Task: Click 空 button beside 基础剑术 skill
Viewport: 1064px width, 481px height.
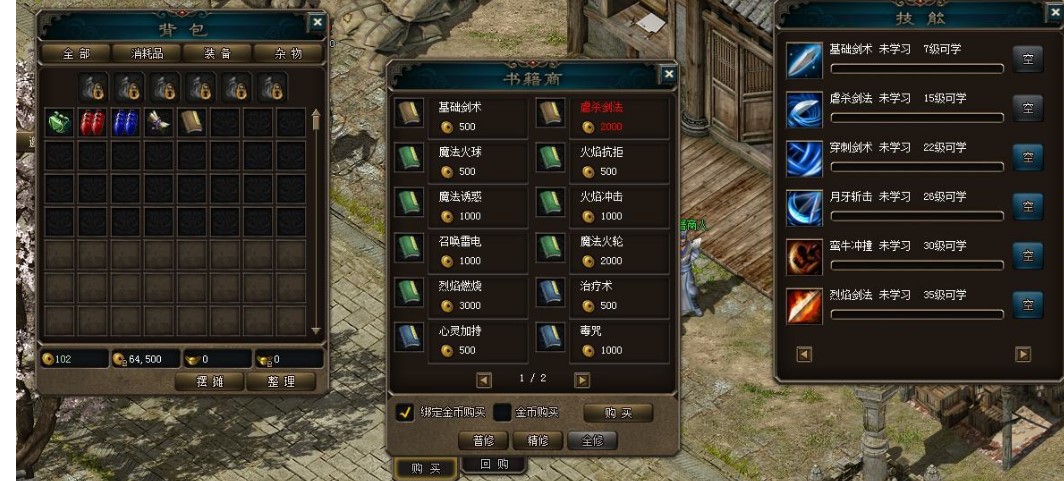Action: click(1027, 58)
